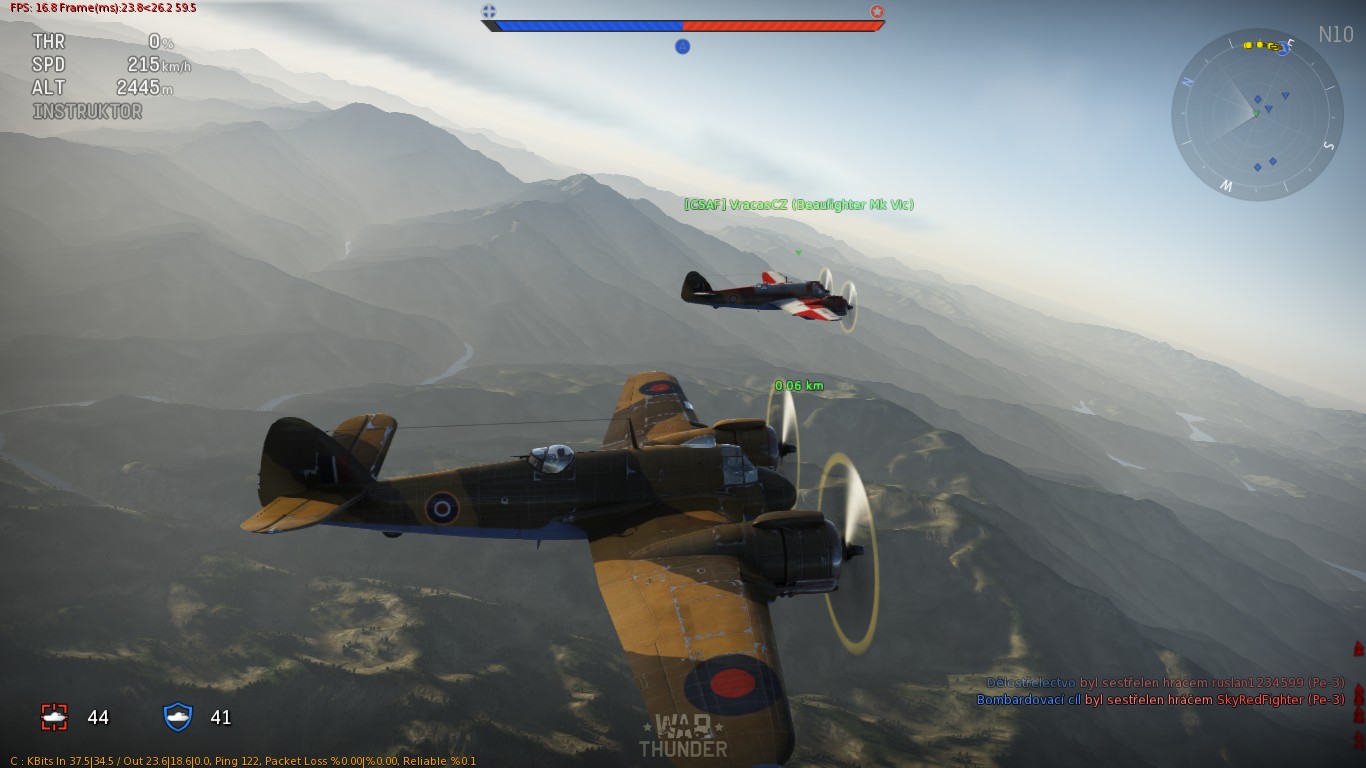Select the kill feed line mentioning SkyRedFighter
Image resolution: width=1366 pixels, height=768 pixels.
coord(1160,700)
